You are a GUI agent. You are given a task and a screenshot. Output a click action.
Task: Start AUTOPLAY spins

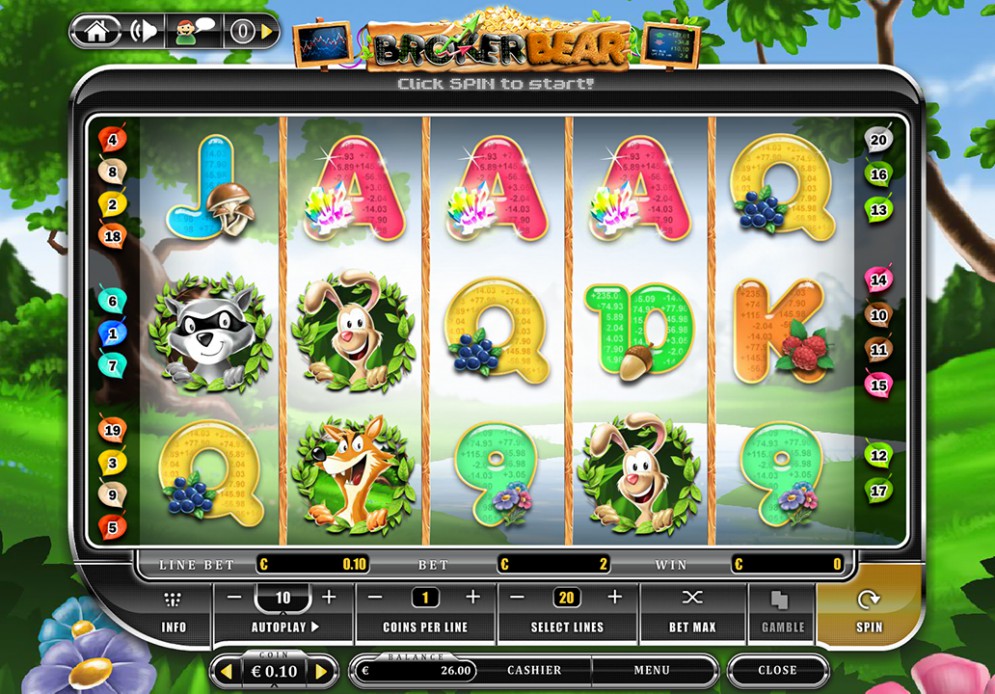tap(284, 628)
